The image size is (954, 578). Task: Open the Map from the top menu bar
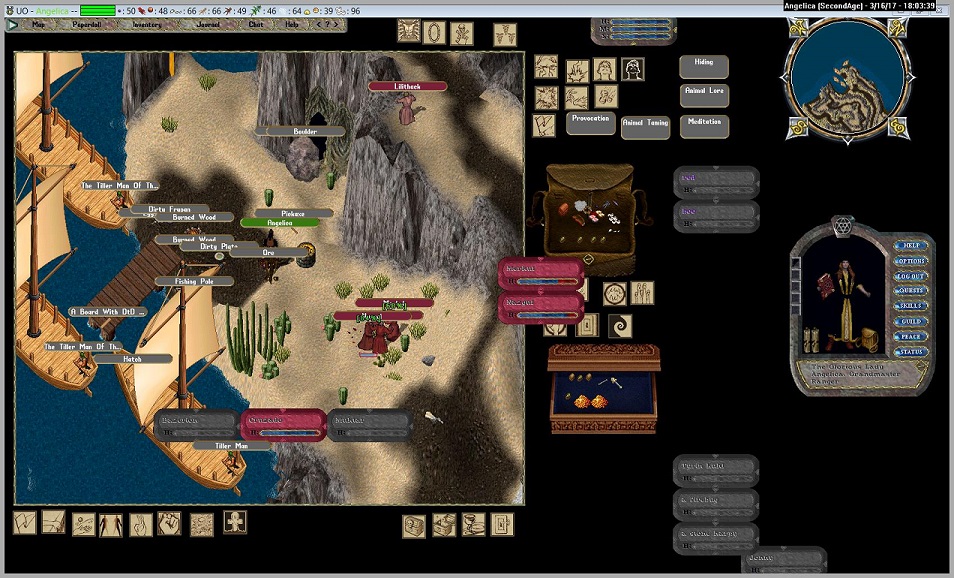point(38,24)
